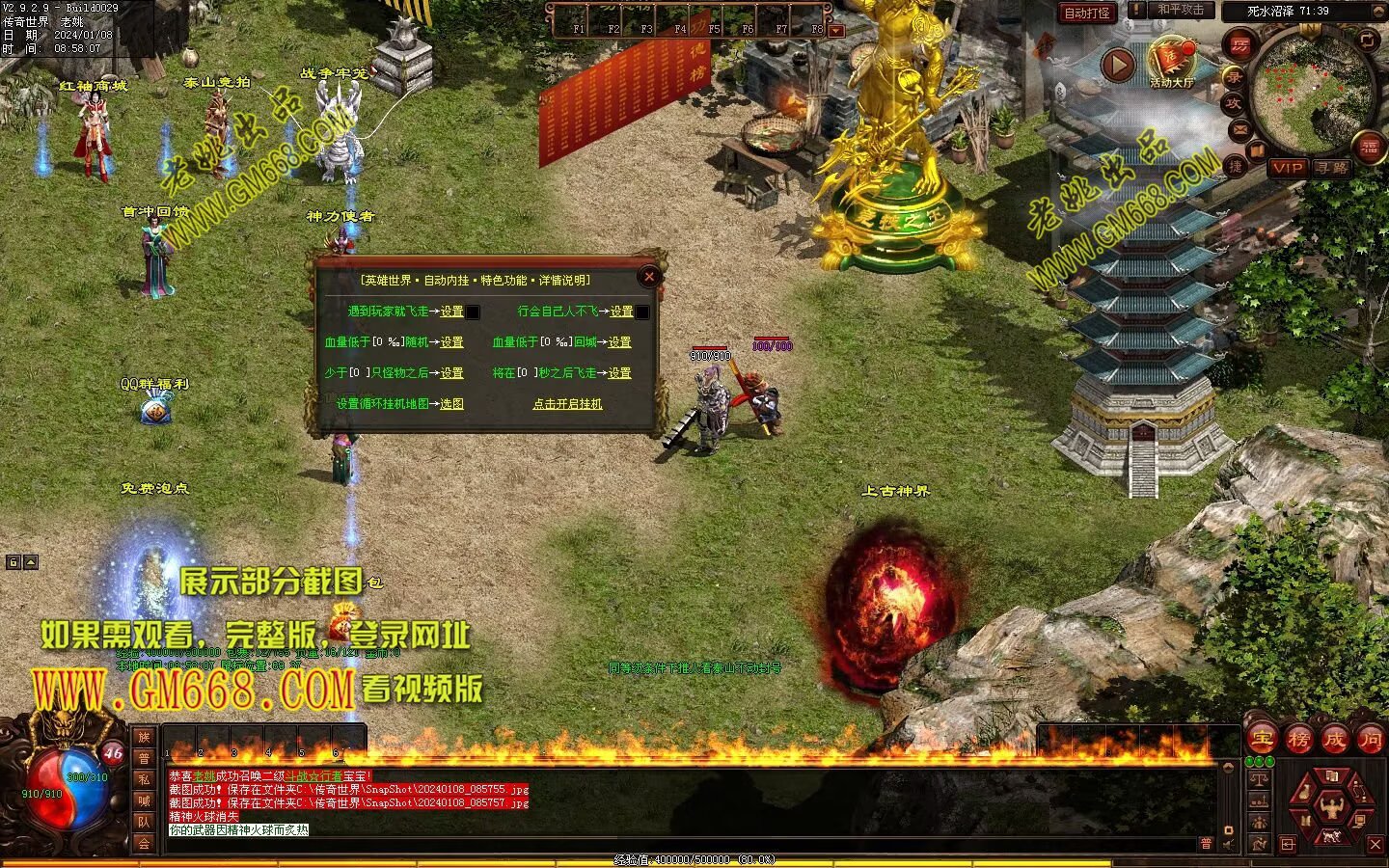Switch to the 私 private chat channel
This screenshot has height=868, width=1389.
pos(144,779)
